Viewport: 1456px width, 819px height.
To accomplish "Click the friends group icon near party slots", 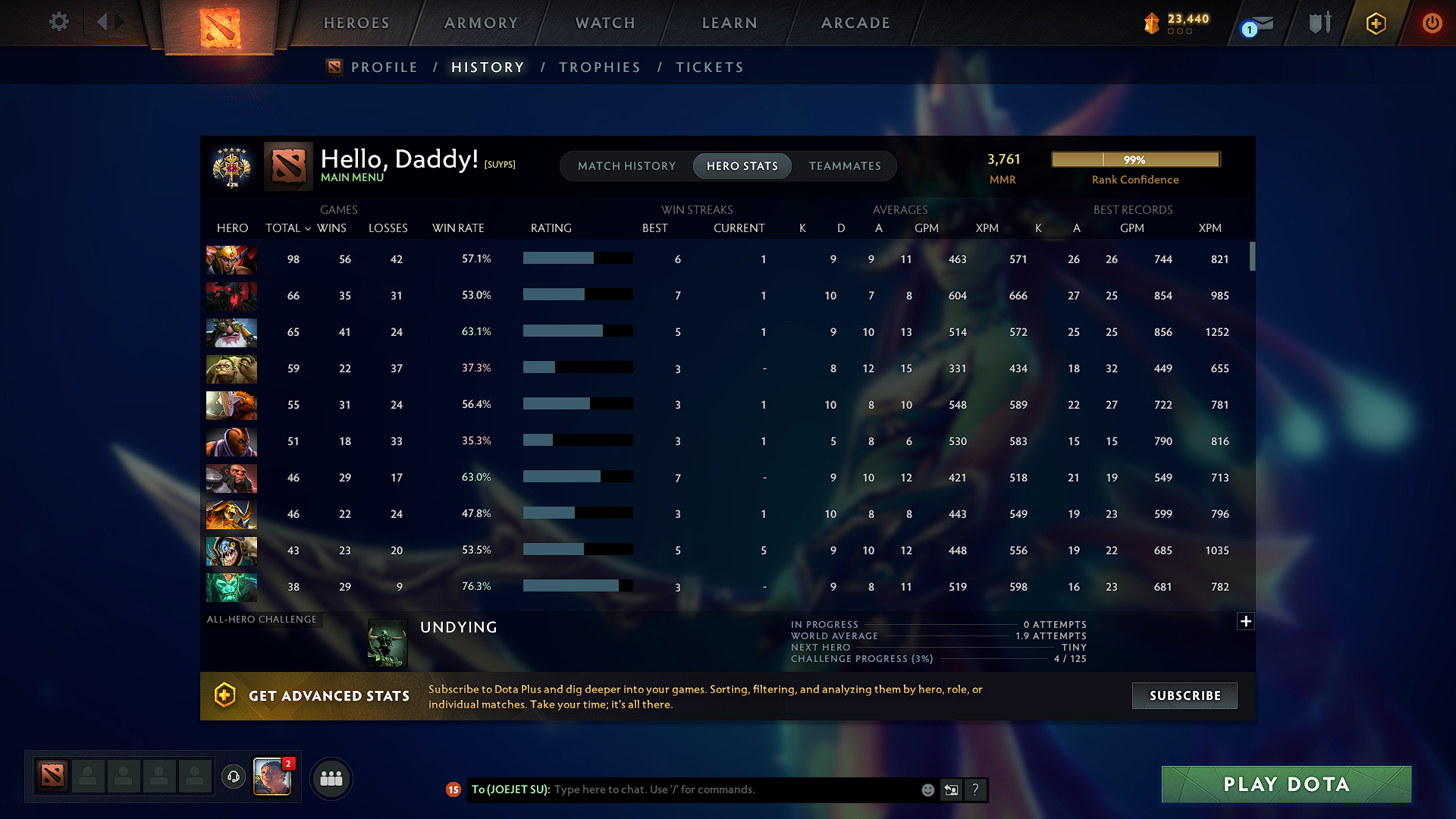I will pos(331,778).
